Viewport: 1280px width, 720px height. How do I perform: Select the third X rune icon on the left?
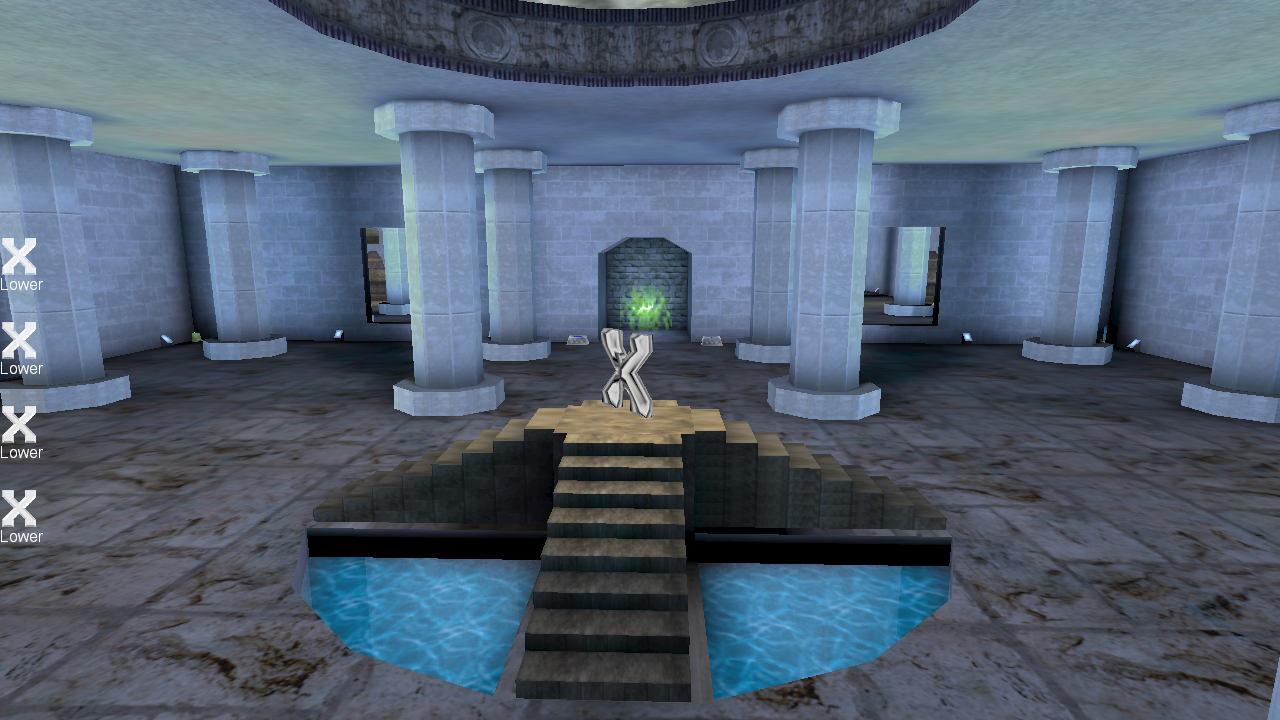(x=18, y=423)
